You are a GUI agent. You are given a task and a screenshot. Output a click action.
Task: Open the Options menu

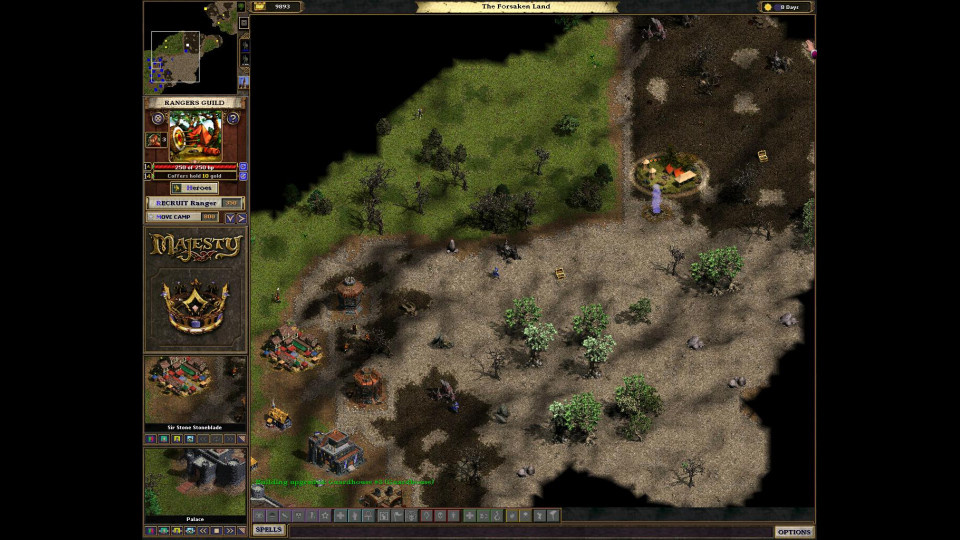[794, 531]
